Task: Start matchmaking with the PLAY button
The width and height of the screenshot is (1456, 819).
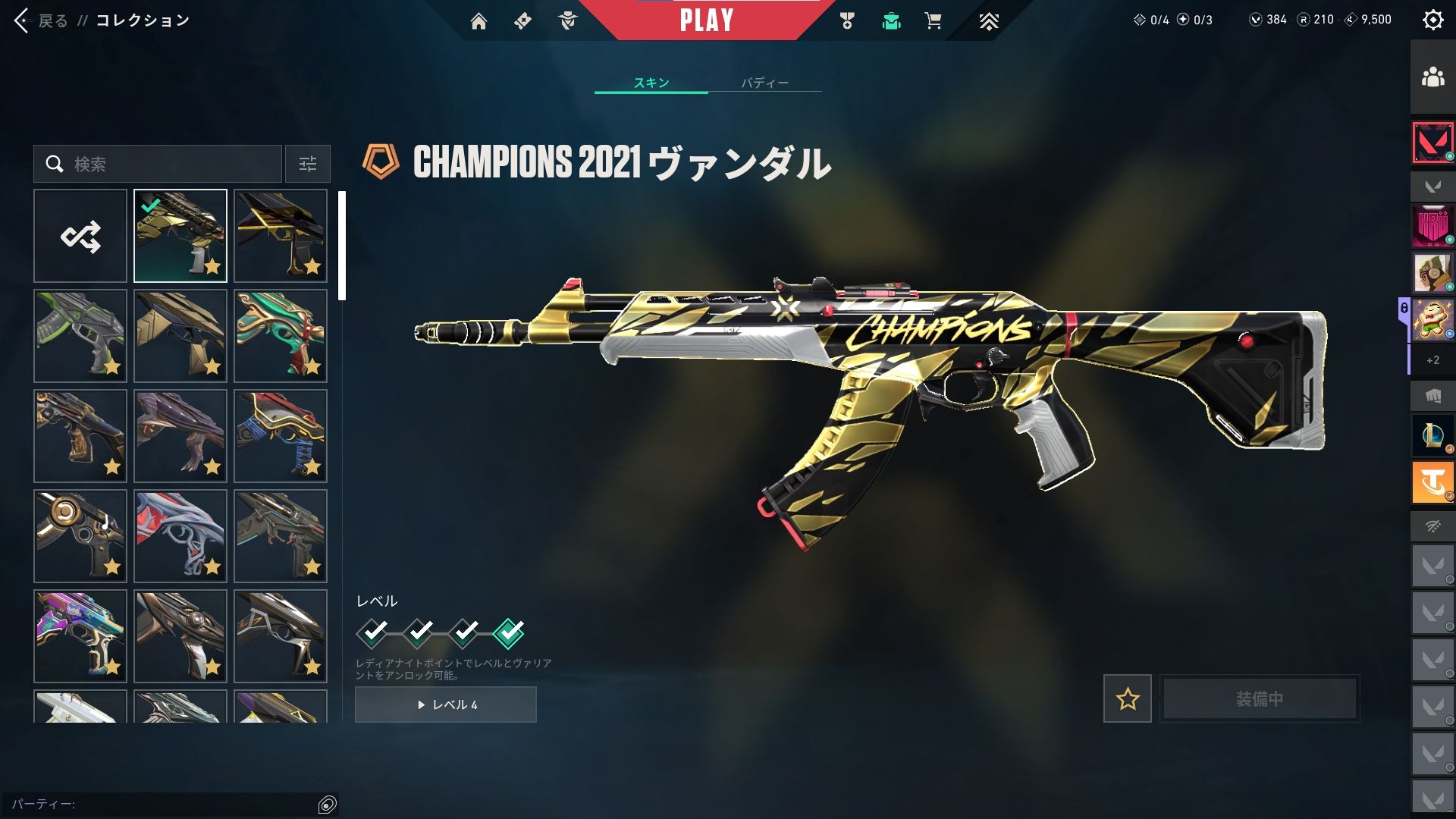Action: tap(706, 20)
